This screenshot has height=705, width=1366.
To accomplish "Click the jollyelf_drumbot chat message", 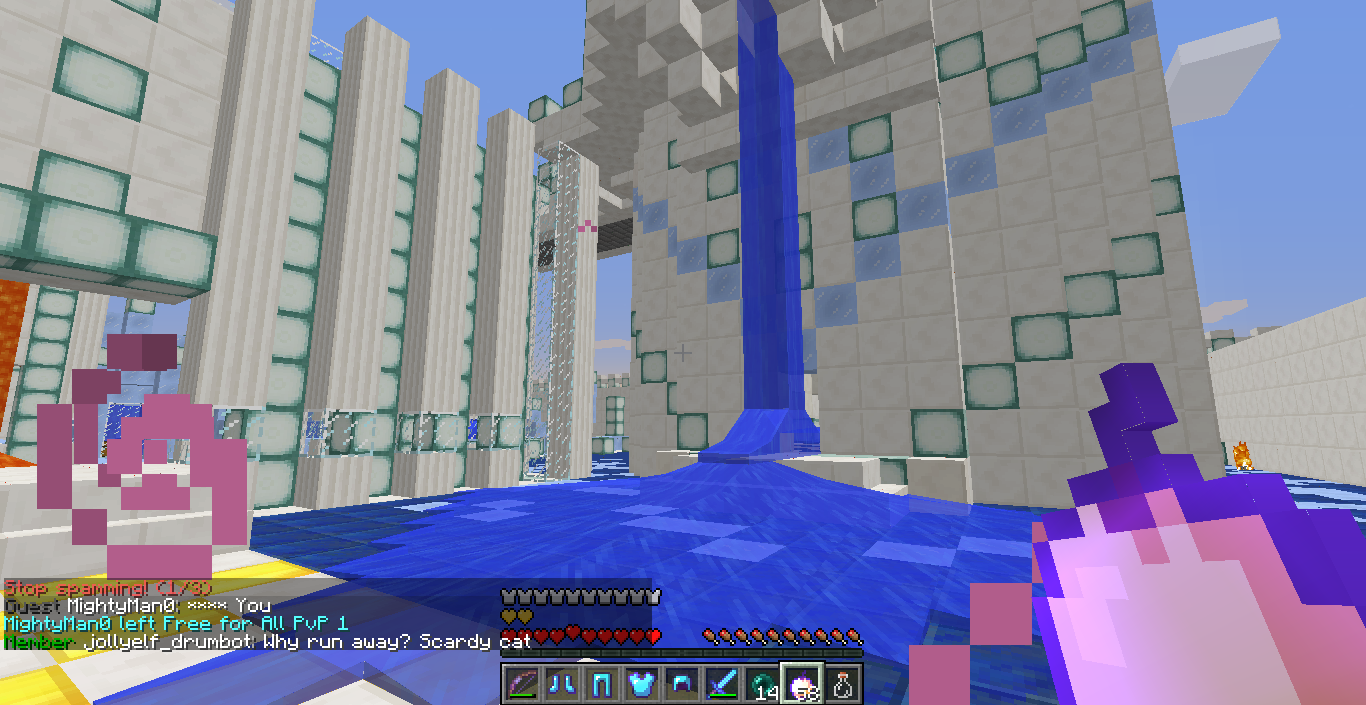I will (265, 642).
